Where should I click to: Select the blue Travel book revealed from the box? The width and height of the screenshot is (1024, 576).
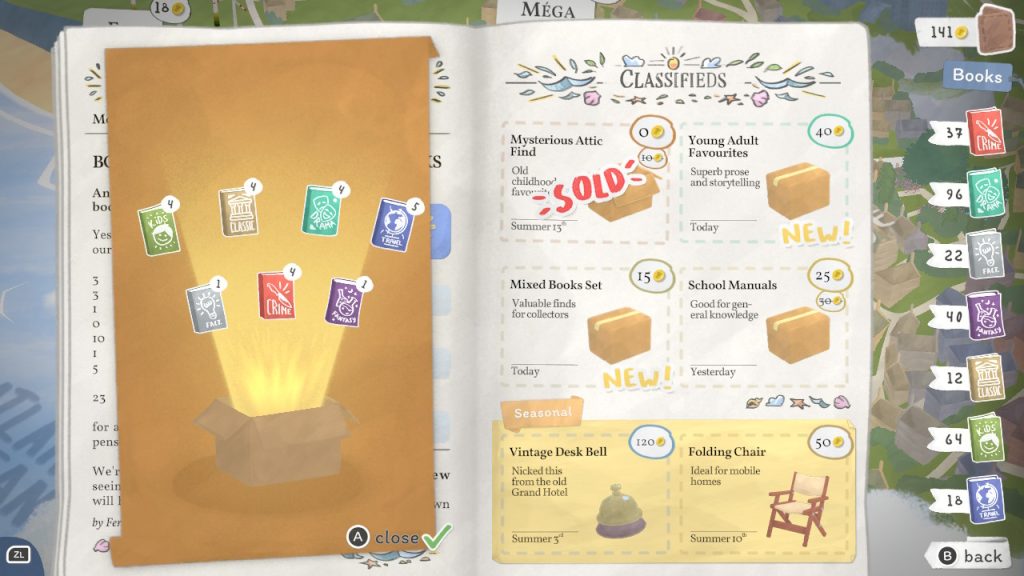click(394, 224)
